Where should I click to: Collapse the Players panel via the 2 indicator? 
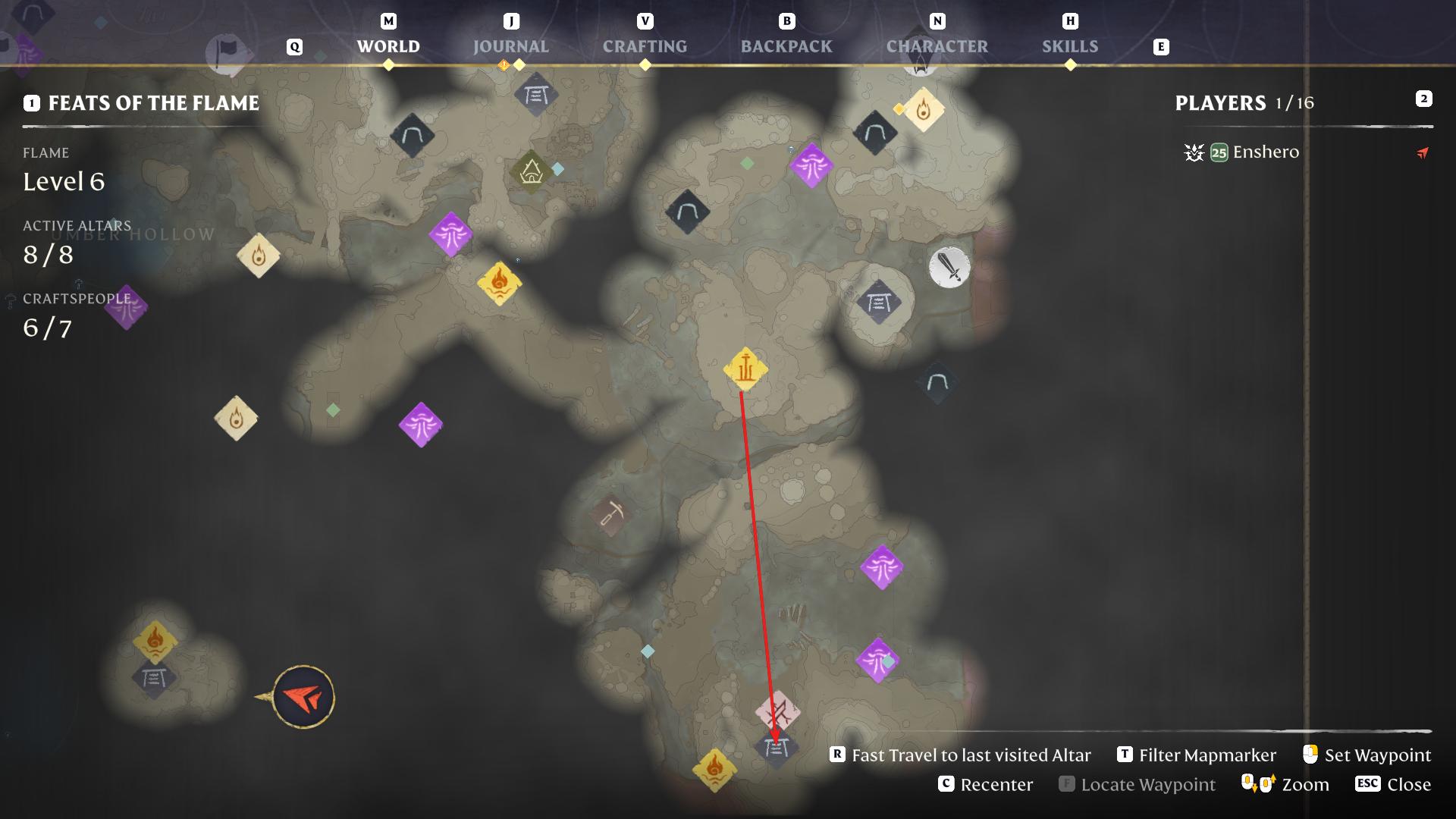coord(1424,99)
